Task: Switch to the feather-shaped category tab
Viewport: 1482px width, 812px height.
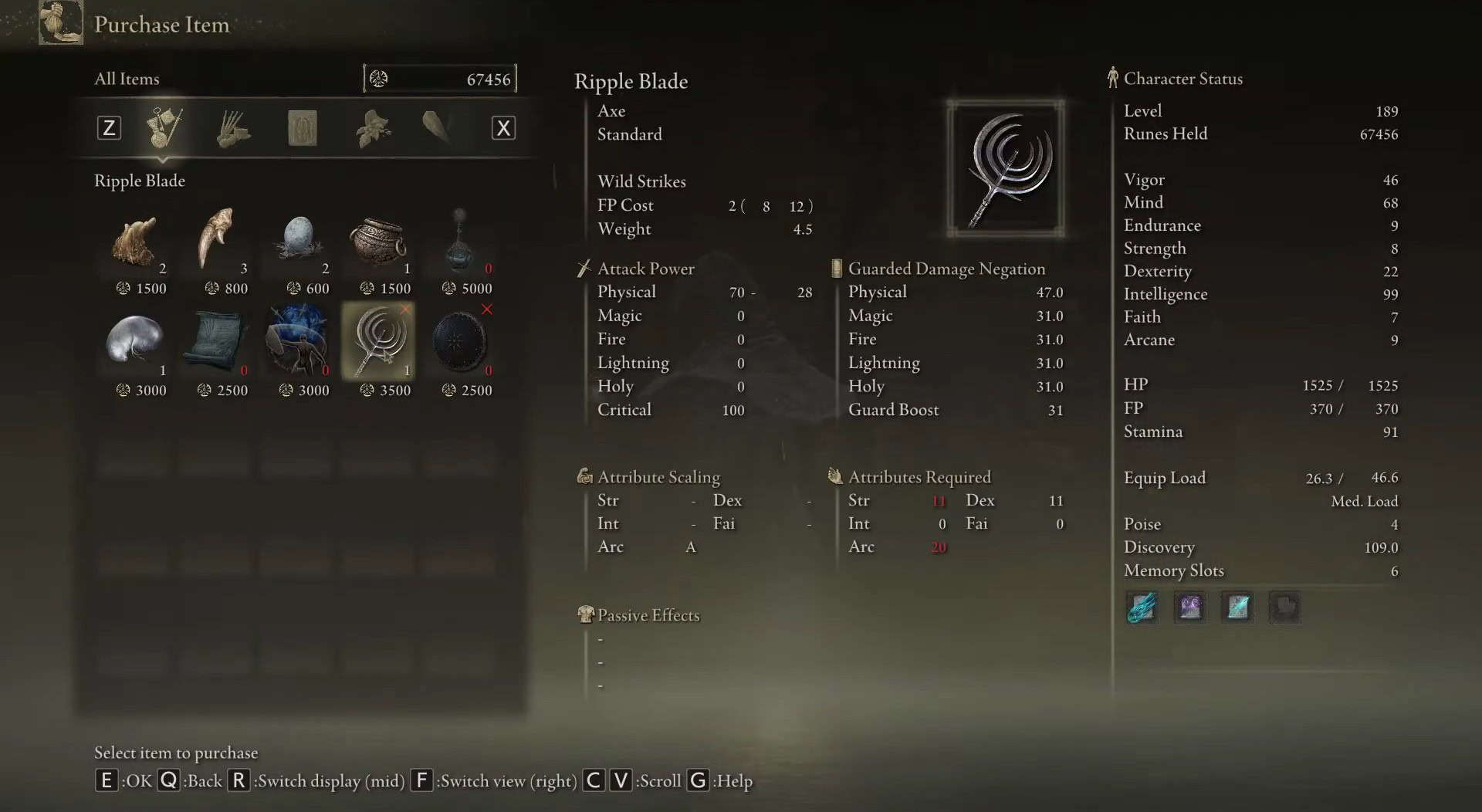Action: [437, 127]
